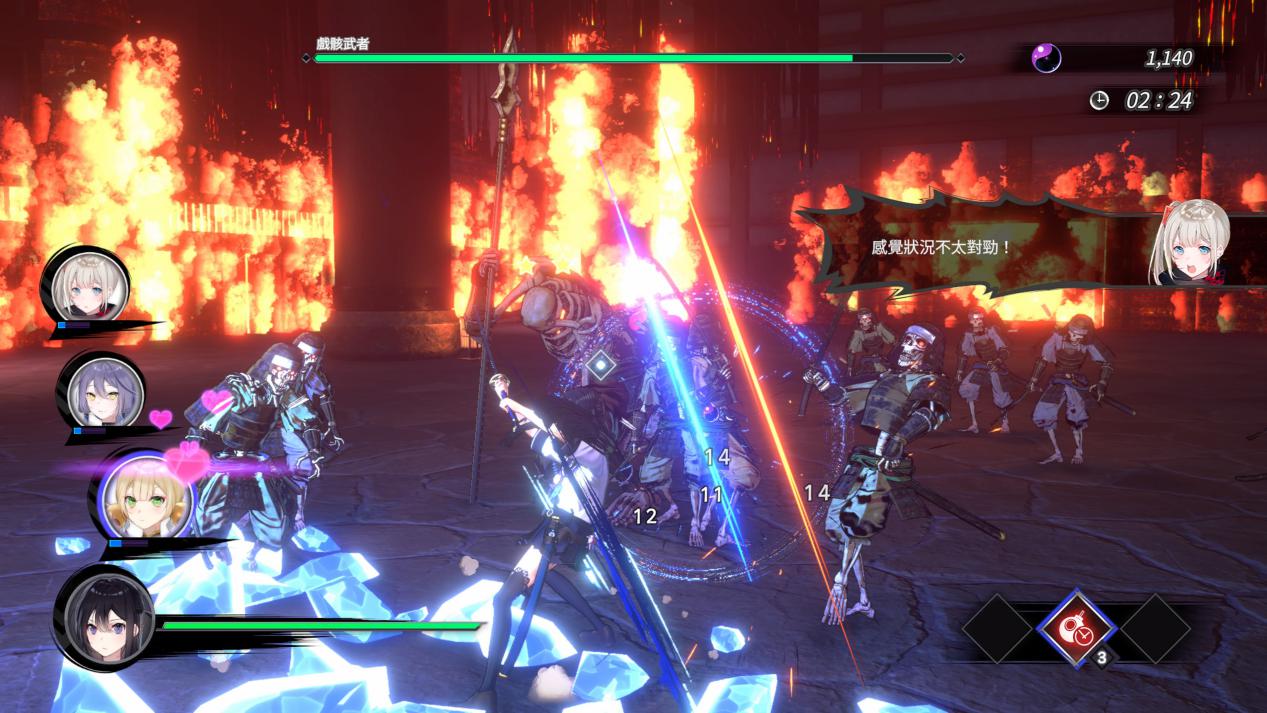Image resolution: width=1267 pixels, height=713 pixels.
Task: Click the purple orb currency icon
Action: point(1046,58)
